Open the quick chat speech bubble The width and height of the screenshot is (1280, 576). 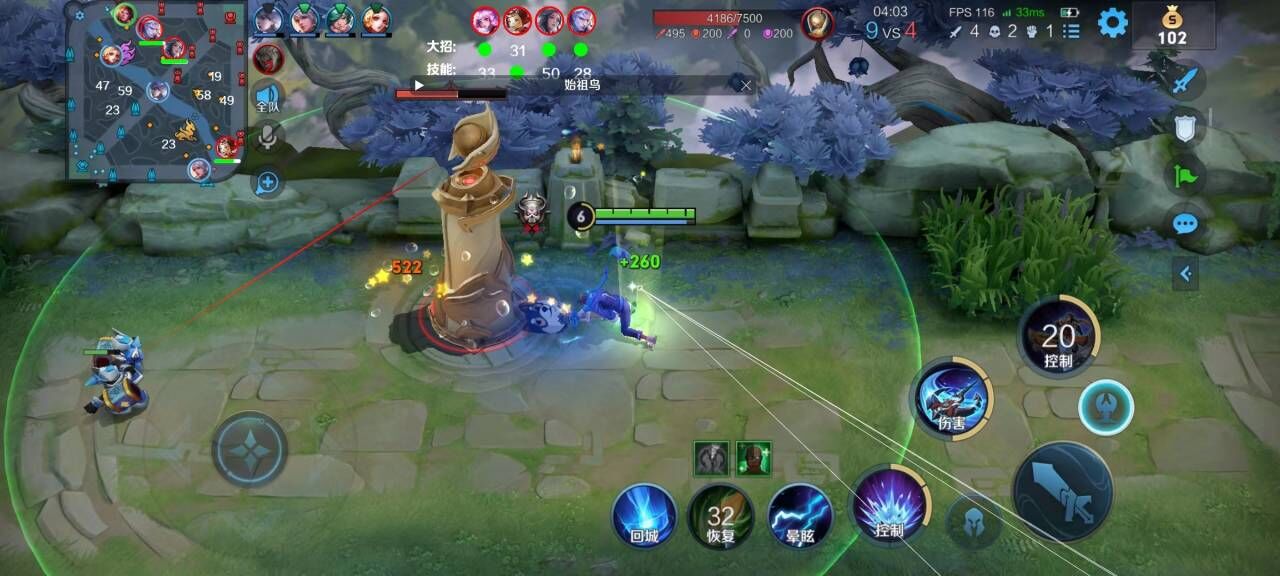coord(1185,223)
